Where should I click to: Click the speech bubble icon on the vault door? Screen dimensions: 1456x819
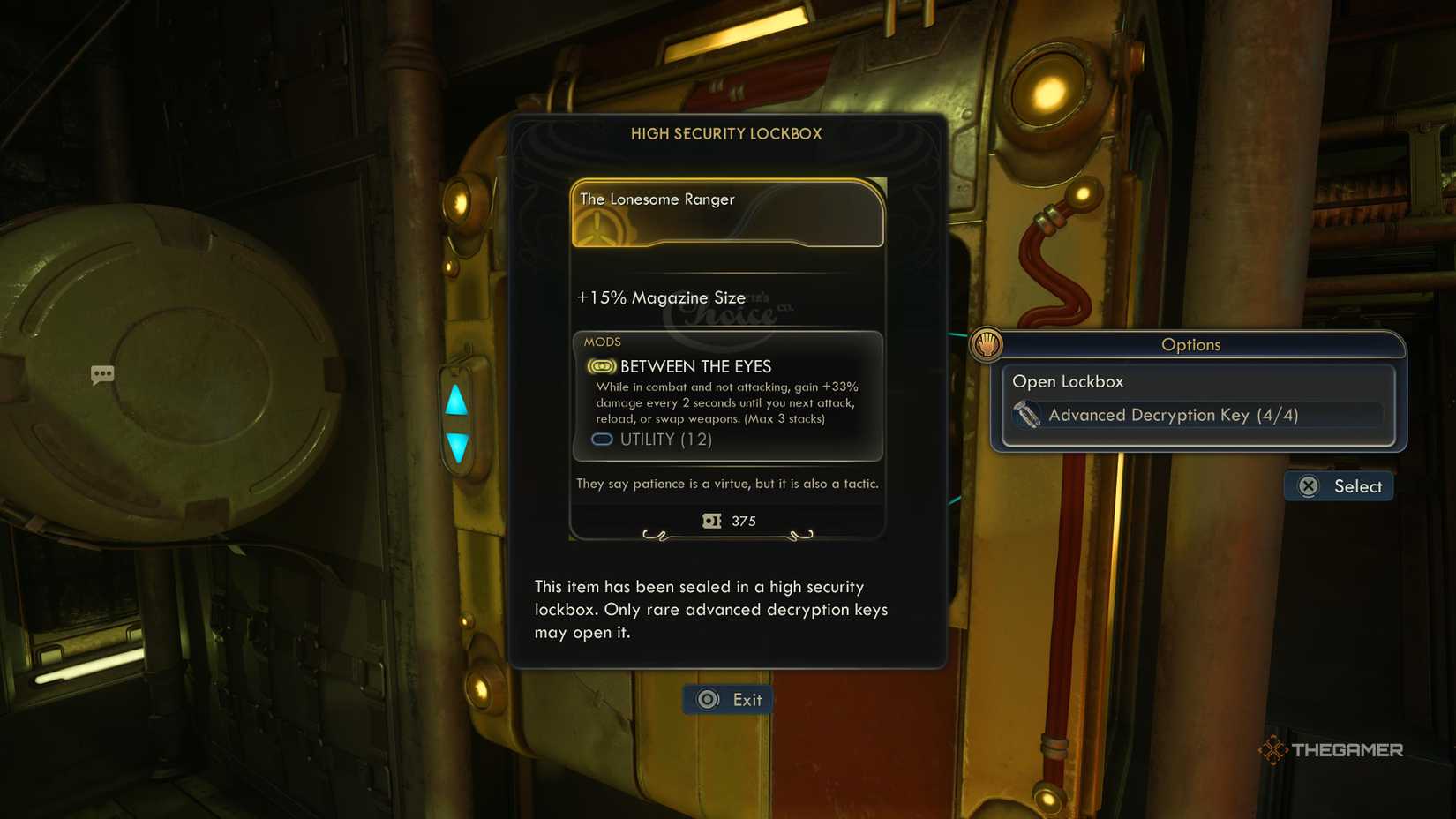coord(102,374)
